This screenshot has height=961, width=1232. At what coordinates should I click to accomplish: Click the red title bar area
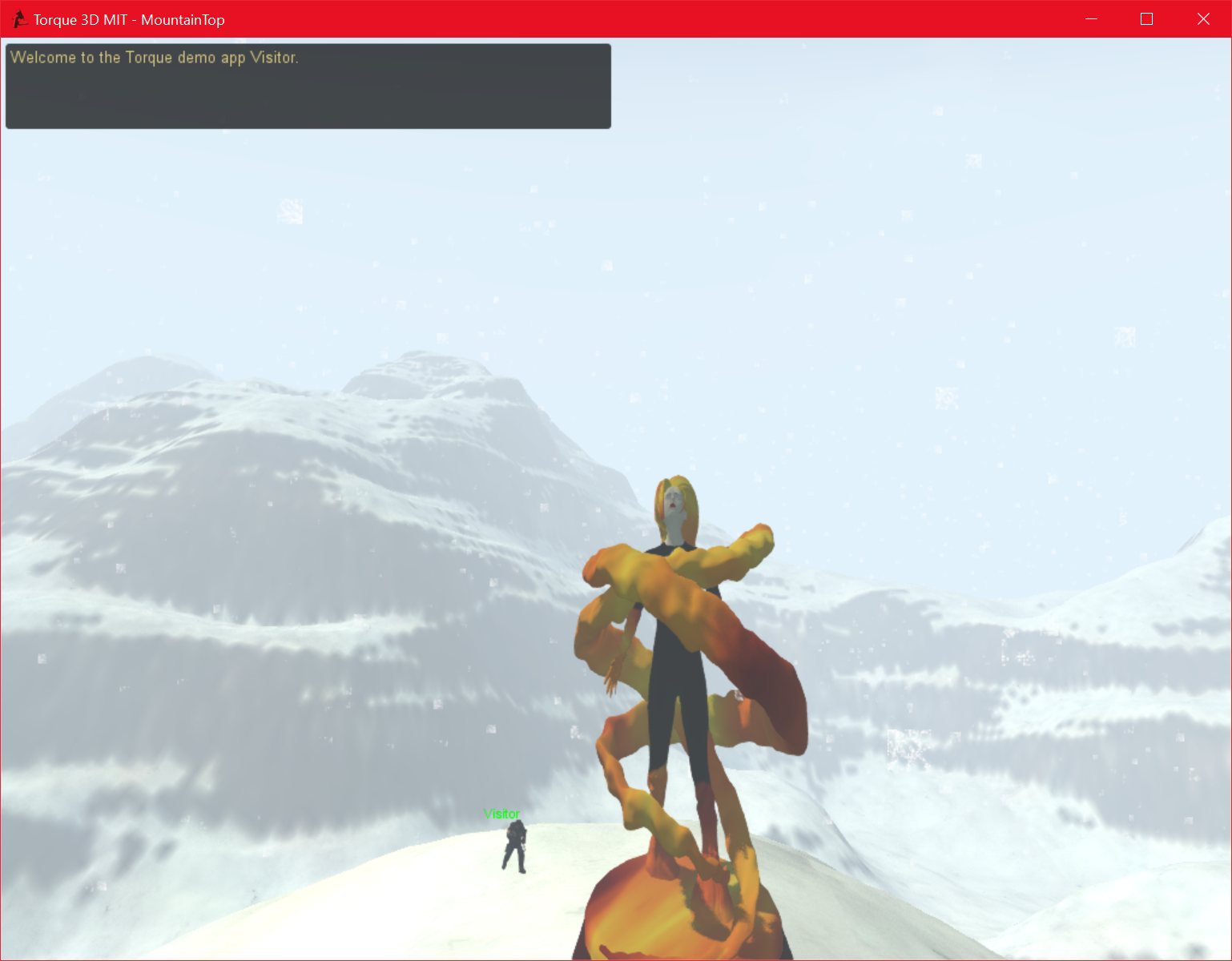coord(641,18)
